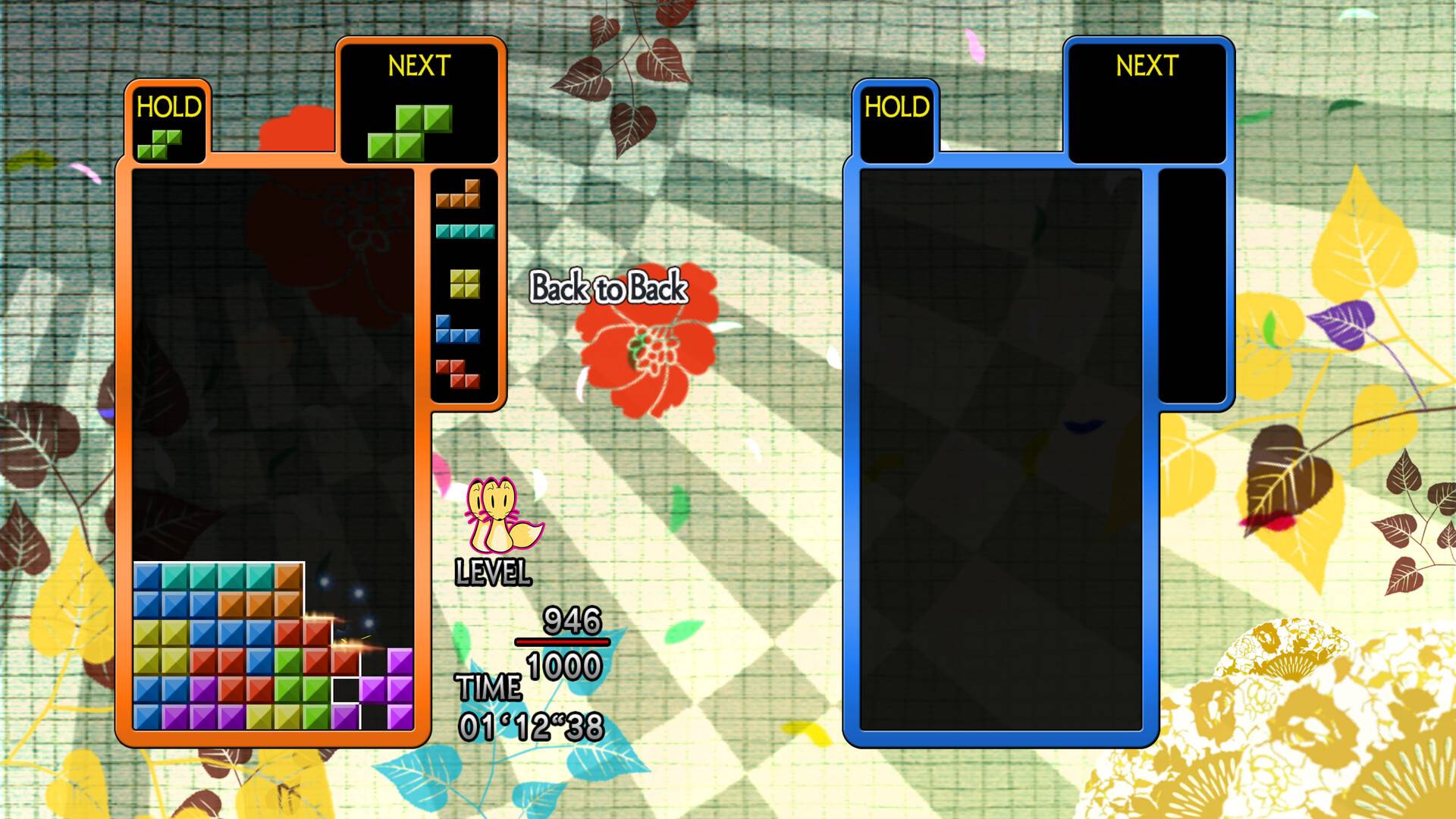
Task: Click the blue player's NEXT header
Action: [x=1147, y=66]
